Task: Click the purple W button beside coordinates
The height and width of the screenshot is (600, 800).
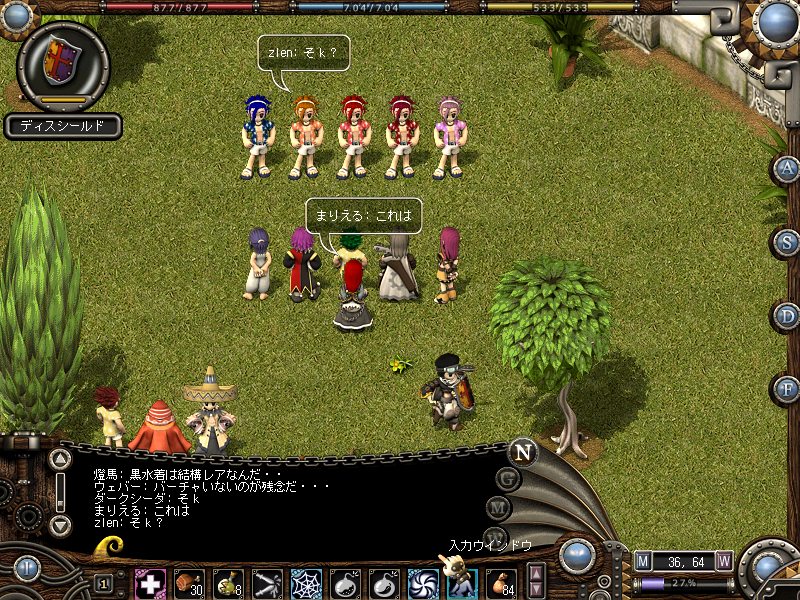Action: pyautogui.click(x=724, y=561)
